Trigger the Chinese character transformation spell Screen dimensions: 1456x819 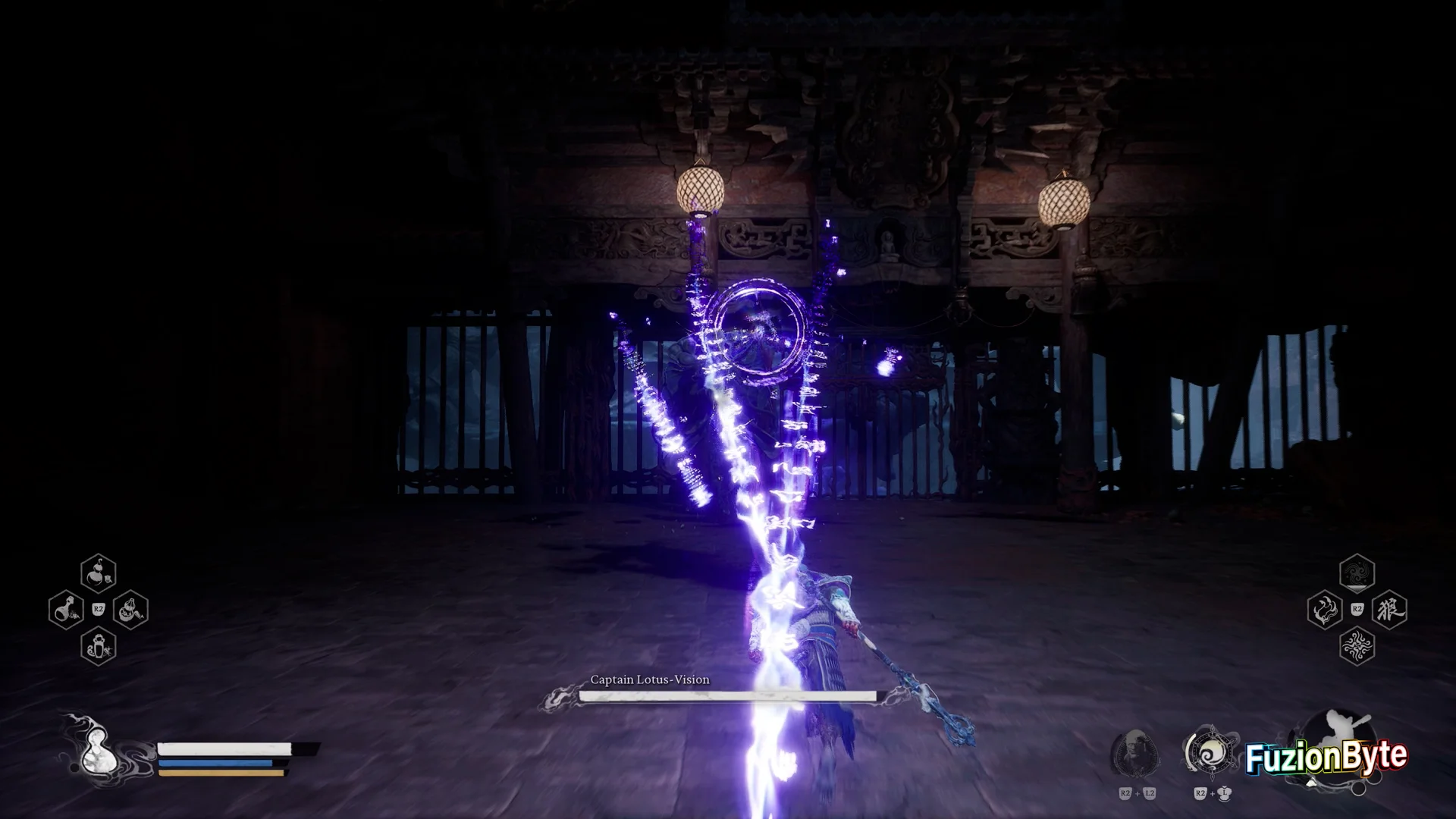coord(1389,610)
